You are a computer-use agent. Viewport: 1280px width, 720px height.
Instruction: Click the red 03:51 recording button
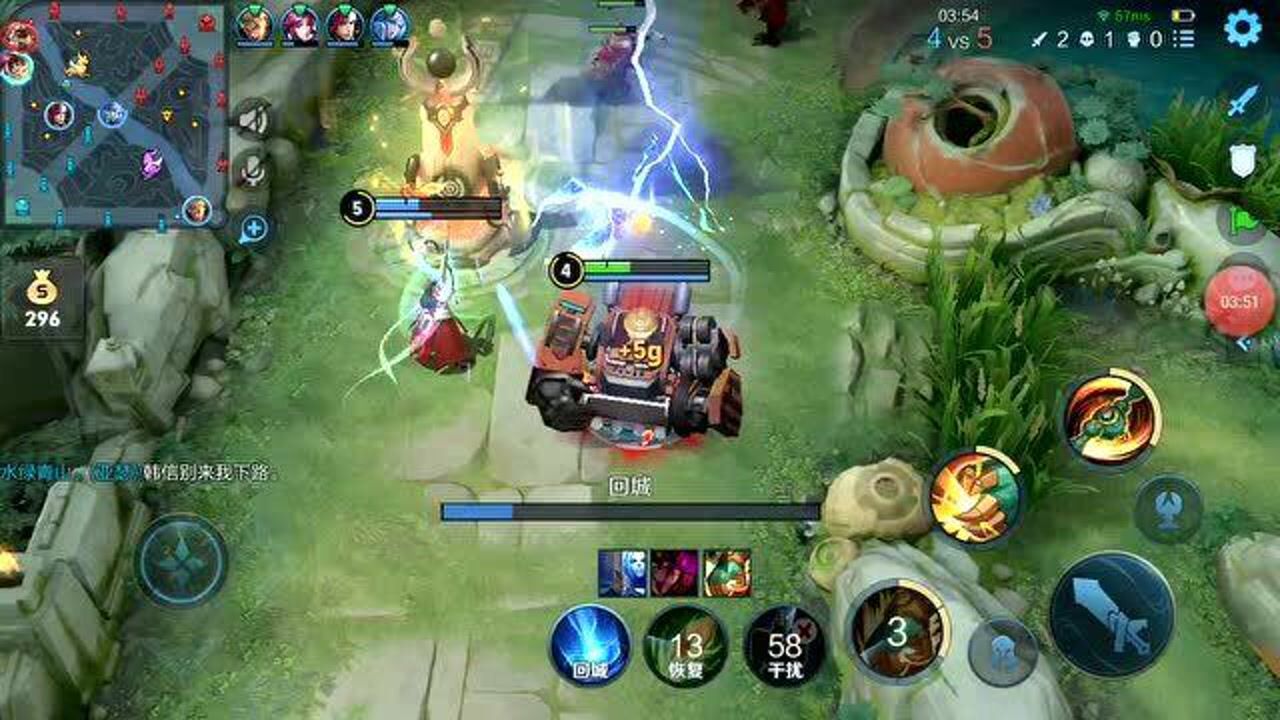1239,301
